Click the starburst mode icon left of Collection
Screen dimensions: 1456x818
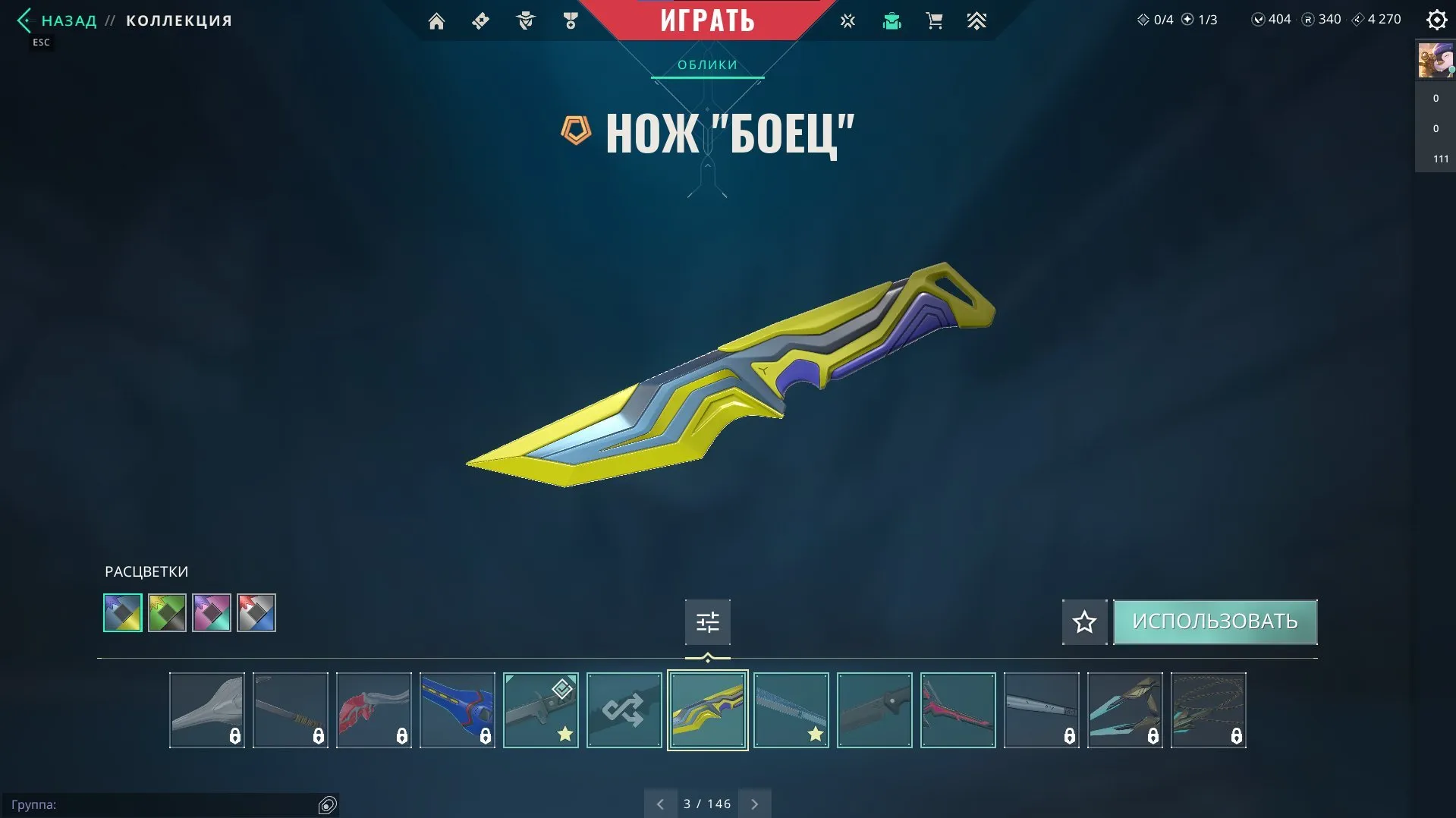tap(846, 21)
